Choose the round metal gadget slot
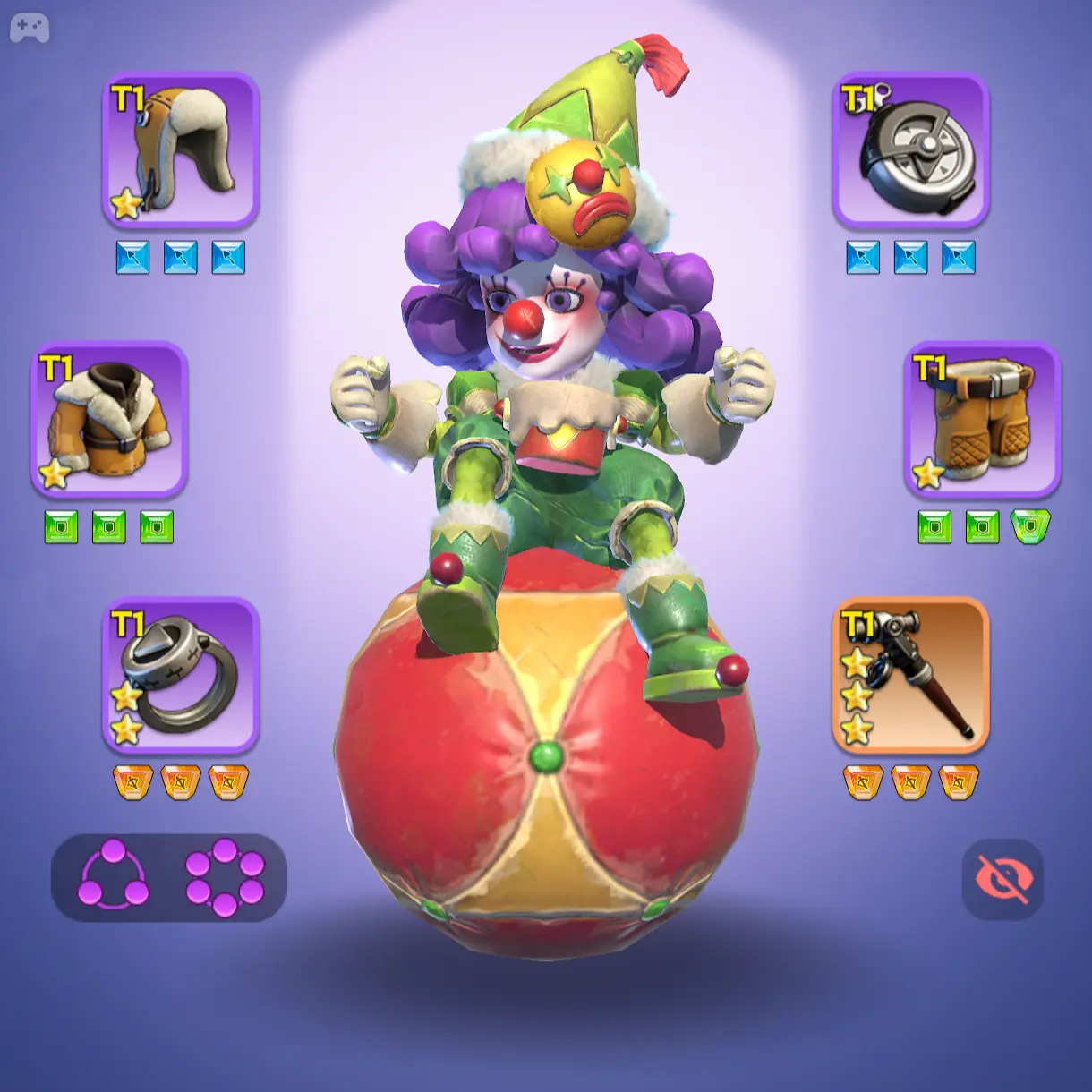The height and width of the screenshot is (1092, 1092). coord(910,149)
